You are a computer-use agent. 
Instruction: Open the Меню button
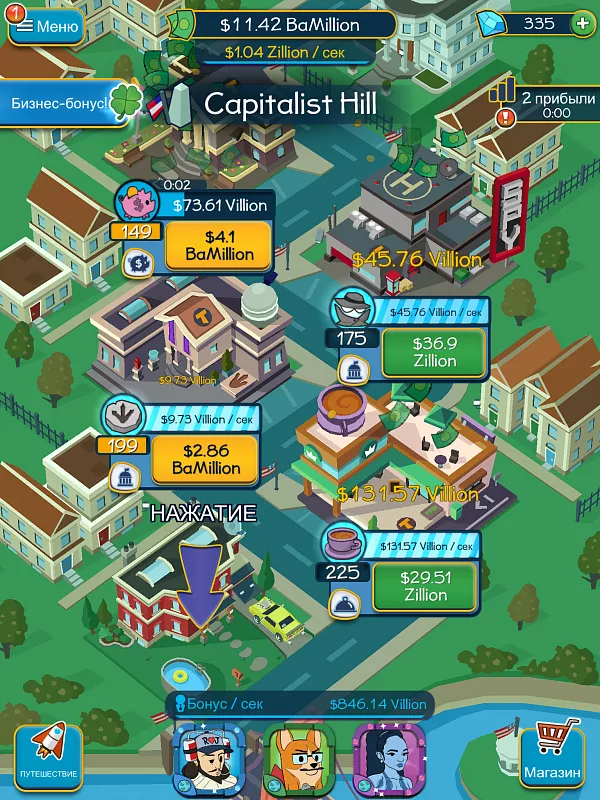[47, 26]
